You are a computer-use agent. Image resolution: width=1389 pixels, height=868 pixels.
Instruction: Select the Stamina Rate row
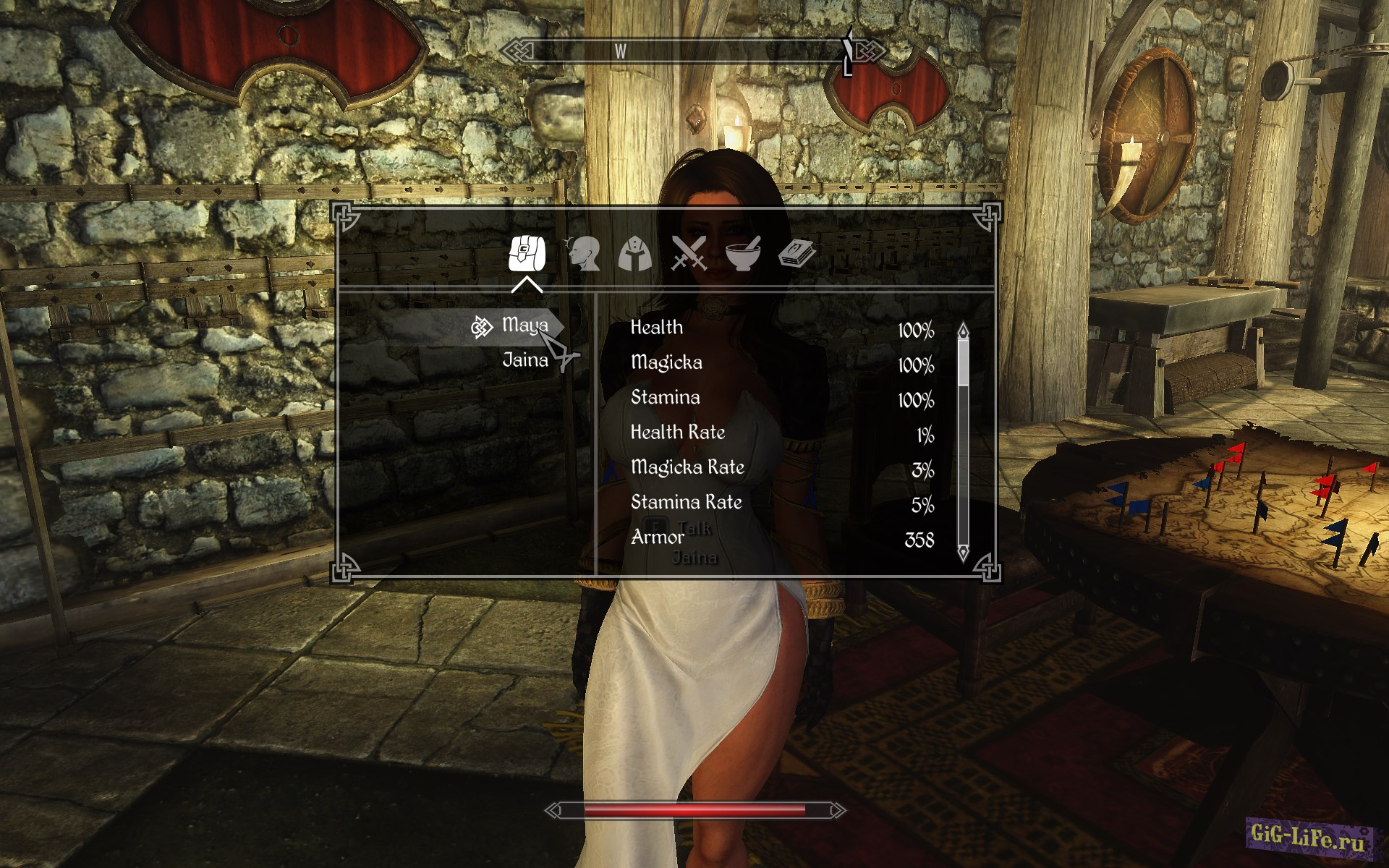781,503
